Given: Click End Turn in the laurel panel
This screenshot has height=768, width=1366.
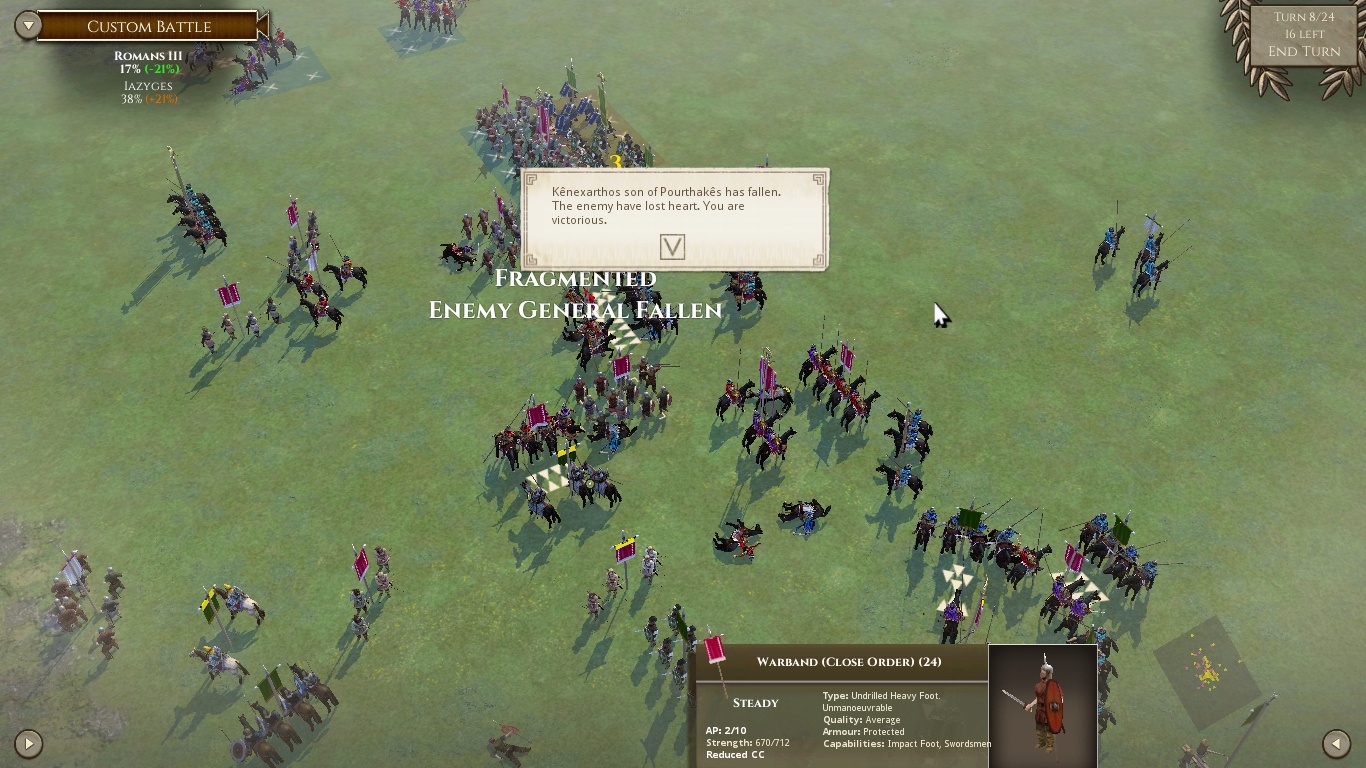Looking at the screenshot, I should coord(1304,52).
